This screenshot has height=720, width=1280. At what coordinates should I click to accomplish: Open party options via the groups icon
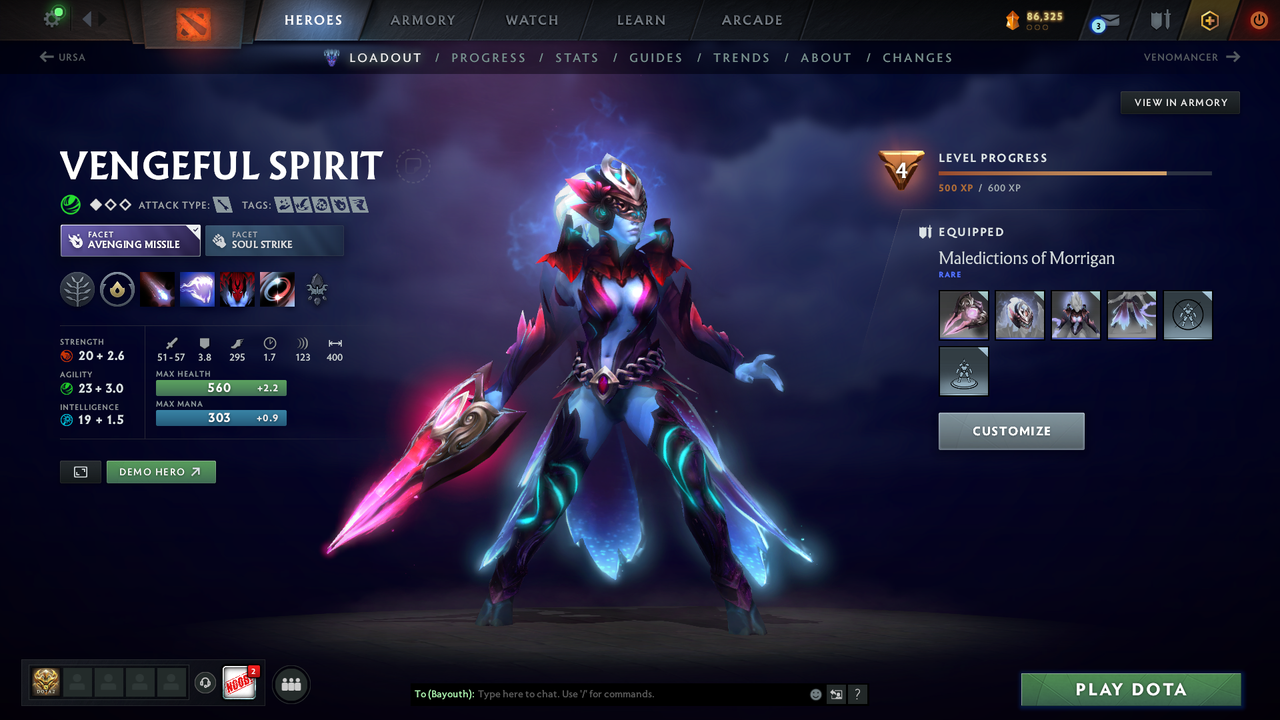click(x=289, y=684)
